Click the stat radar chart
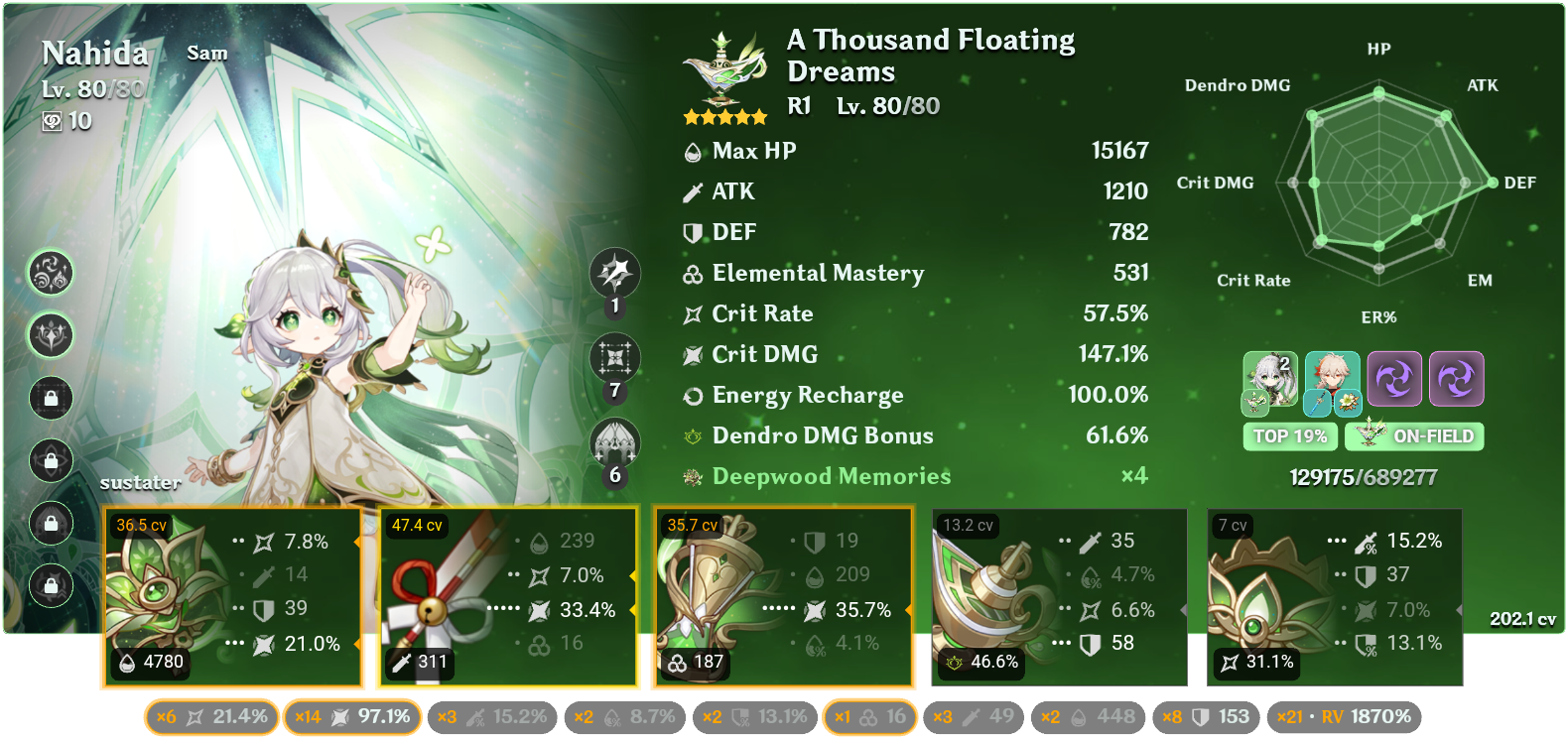The image size is (1568, 741). 1376,184
